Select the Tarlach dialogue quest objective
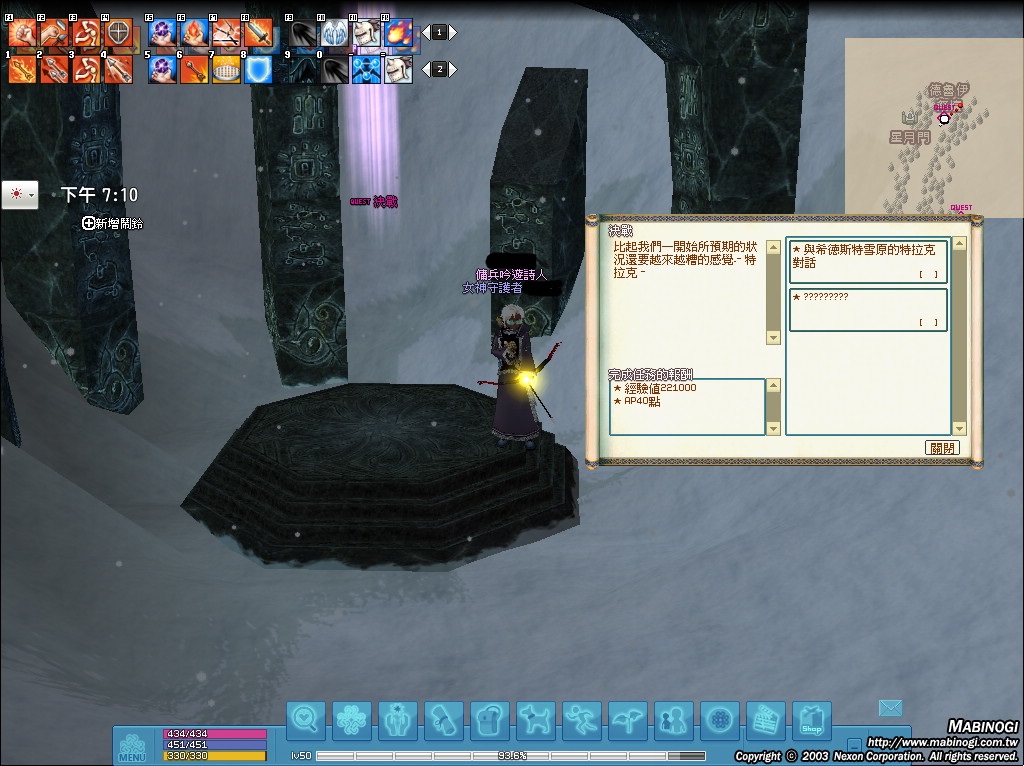The width and height of the screenshot is (1024, 766). point(866,261)
